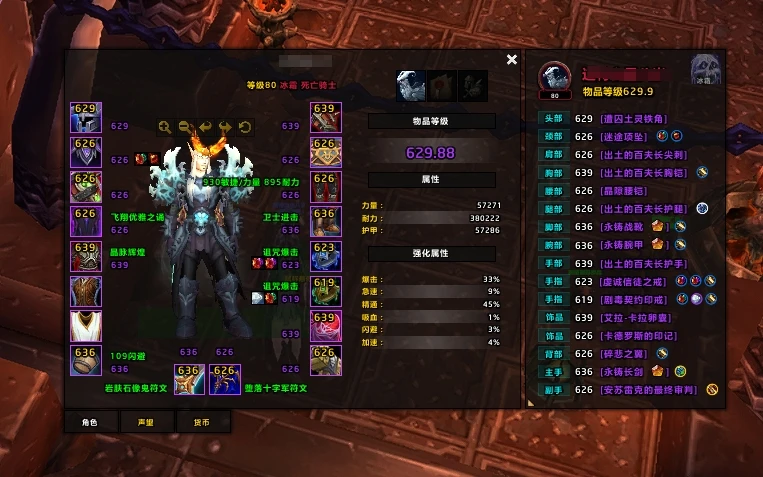
Task: Select the helmet equipment slot
Action: [85, 117]
